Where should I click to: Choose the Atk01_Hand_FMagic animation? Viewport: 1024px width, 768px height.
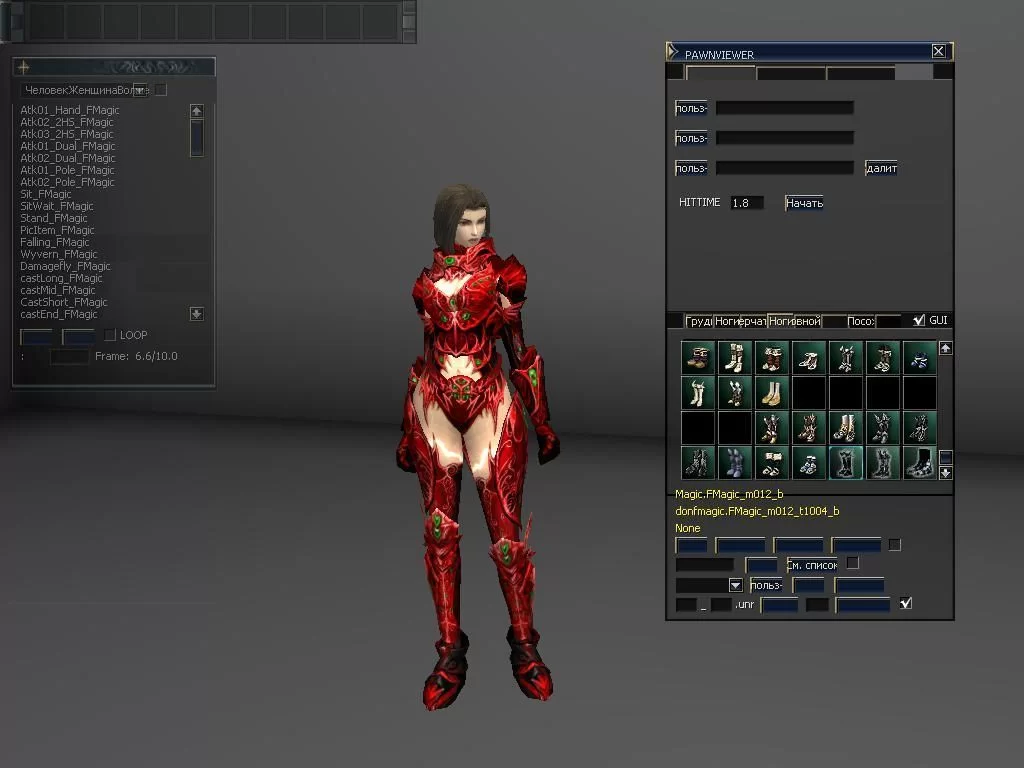[x=69, y=110]
